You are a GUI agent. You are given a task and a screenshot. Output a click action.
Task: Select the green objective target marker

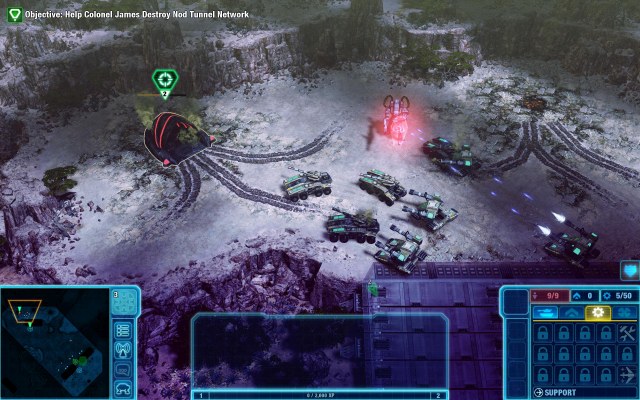164,80
